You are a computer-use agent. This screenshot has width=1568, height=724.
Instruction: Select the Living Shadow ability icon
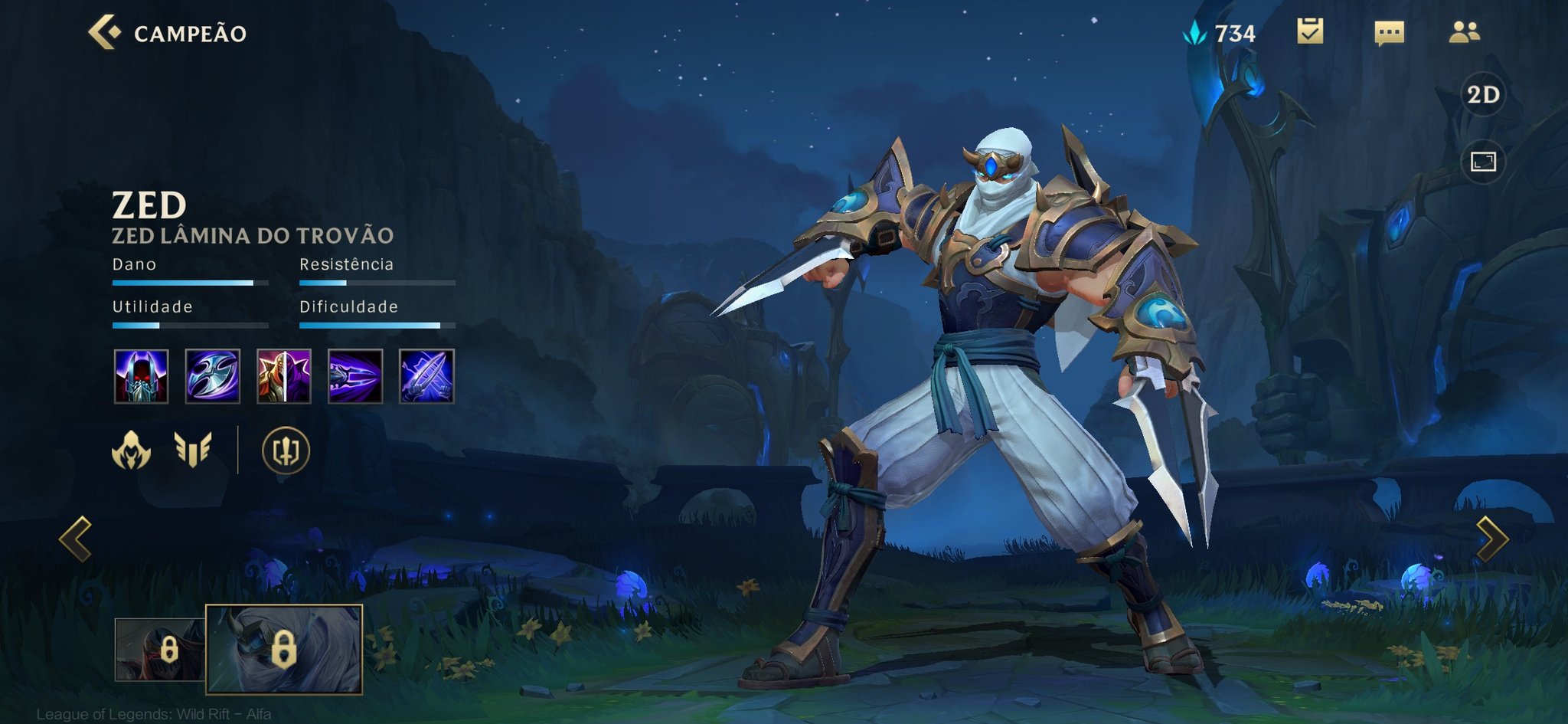[x=284, y=376]
